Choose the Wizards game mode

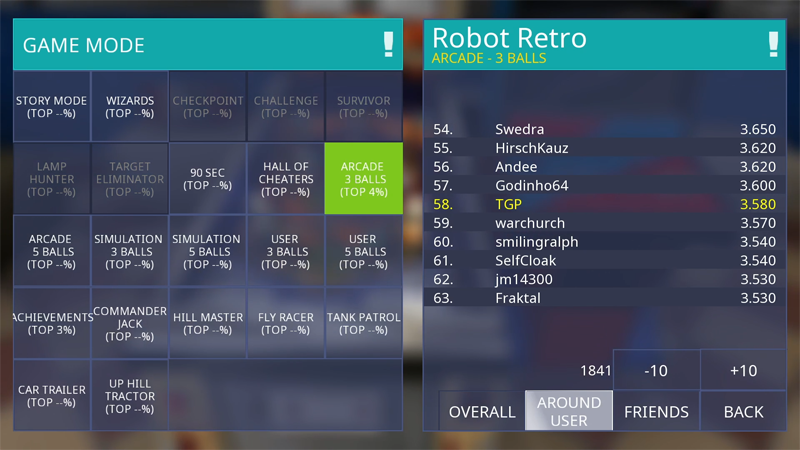point(130,107)
